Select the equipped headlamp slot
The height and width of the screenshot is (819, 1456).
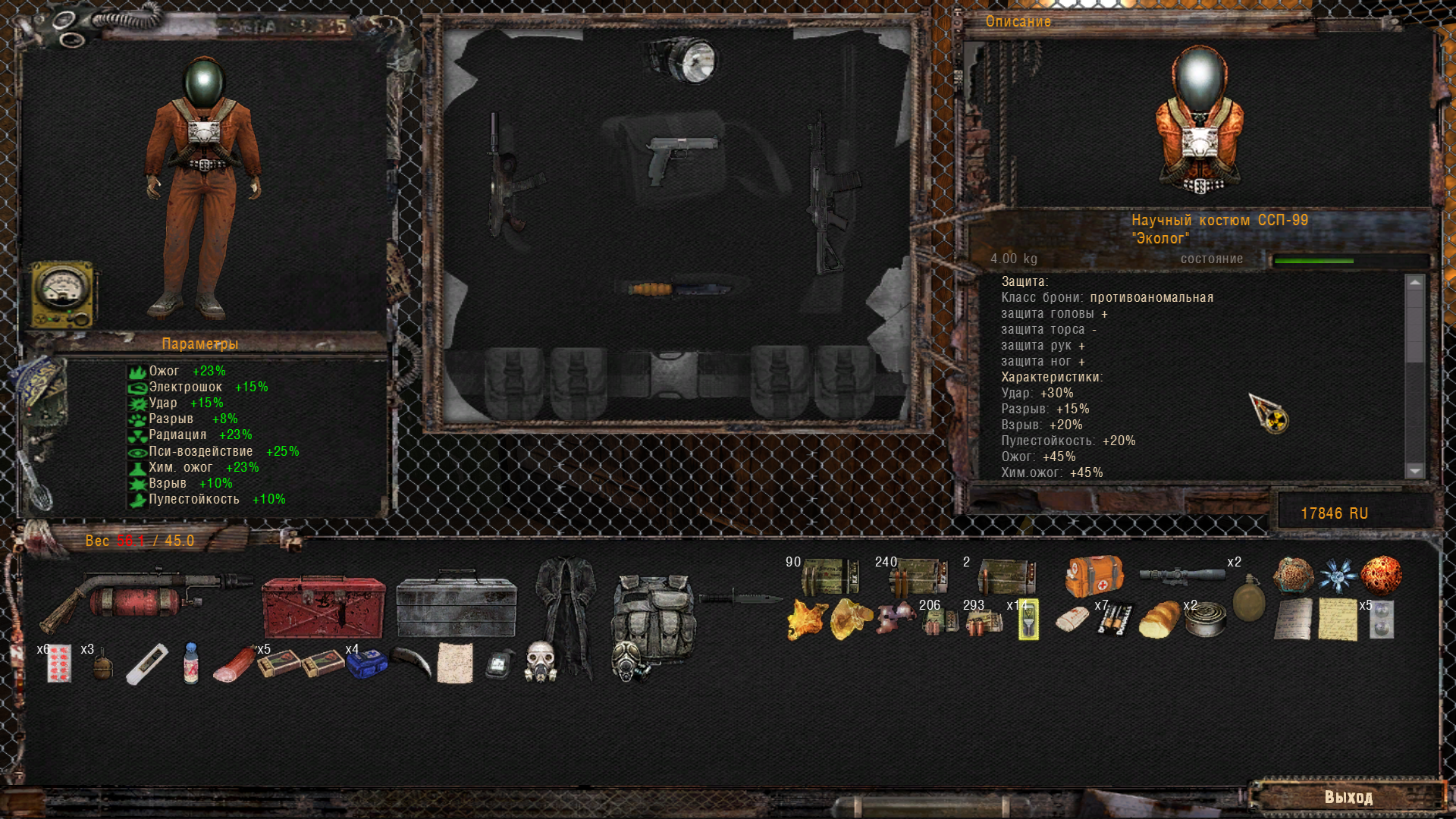[682, 60]
